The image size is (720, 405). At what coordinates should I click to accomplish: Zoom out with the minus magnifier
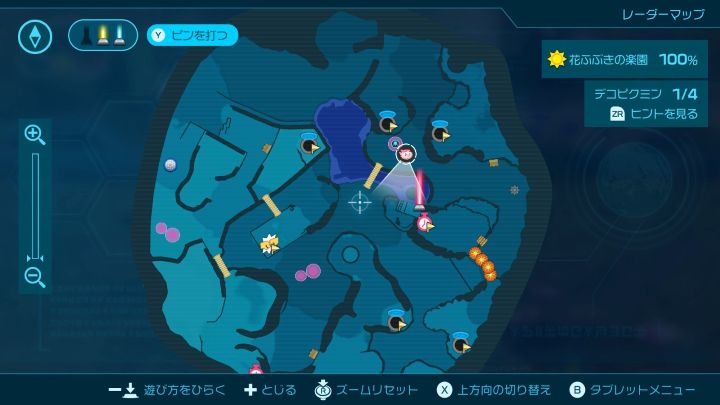point(35,277)
